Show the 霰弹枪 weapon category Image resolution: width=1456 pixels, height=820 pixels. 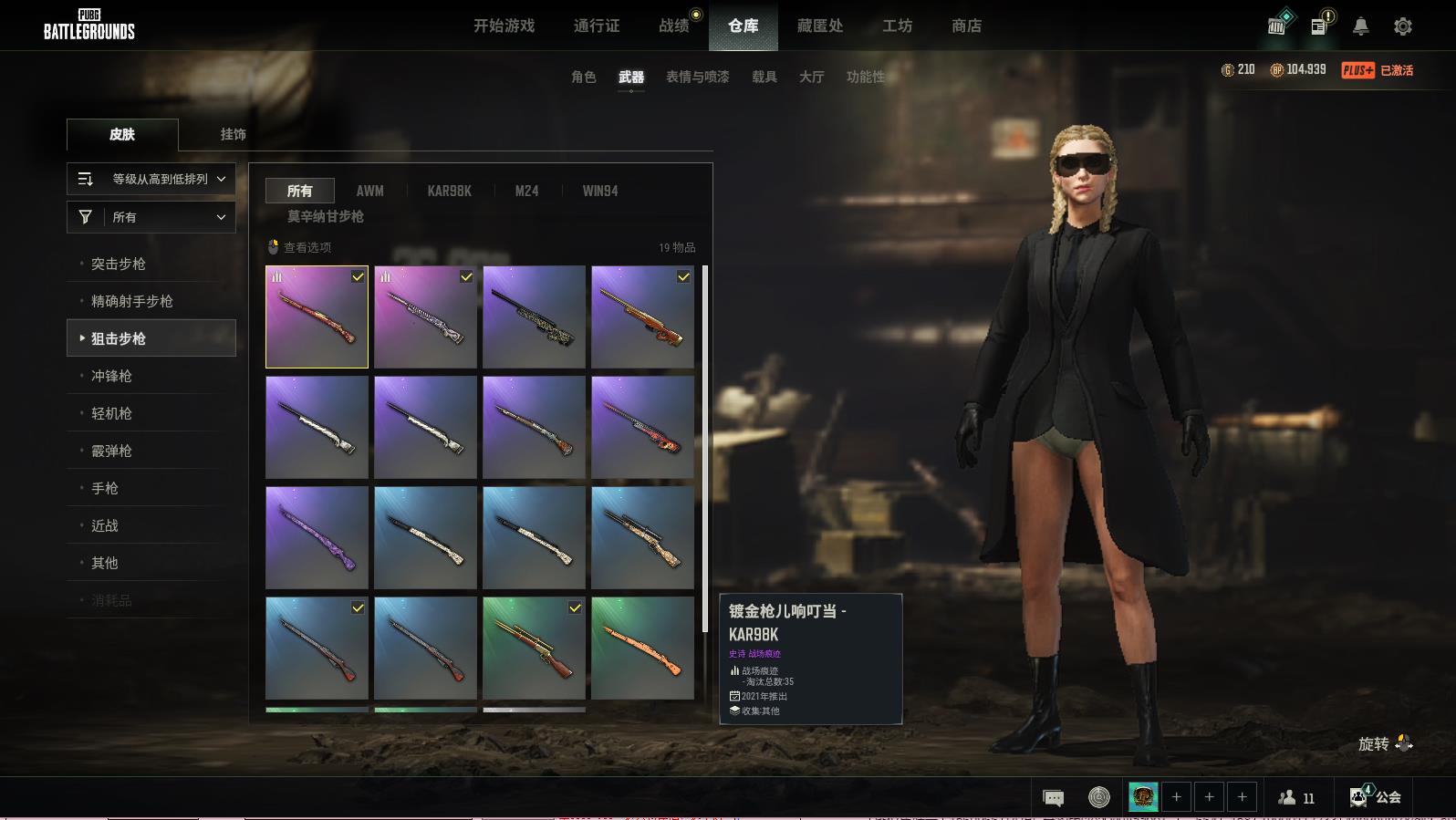(111, 451)
